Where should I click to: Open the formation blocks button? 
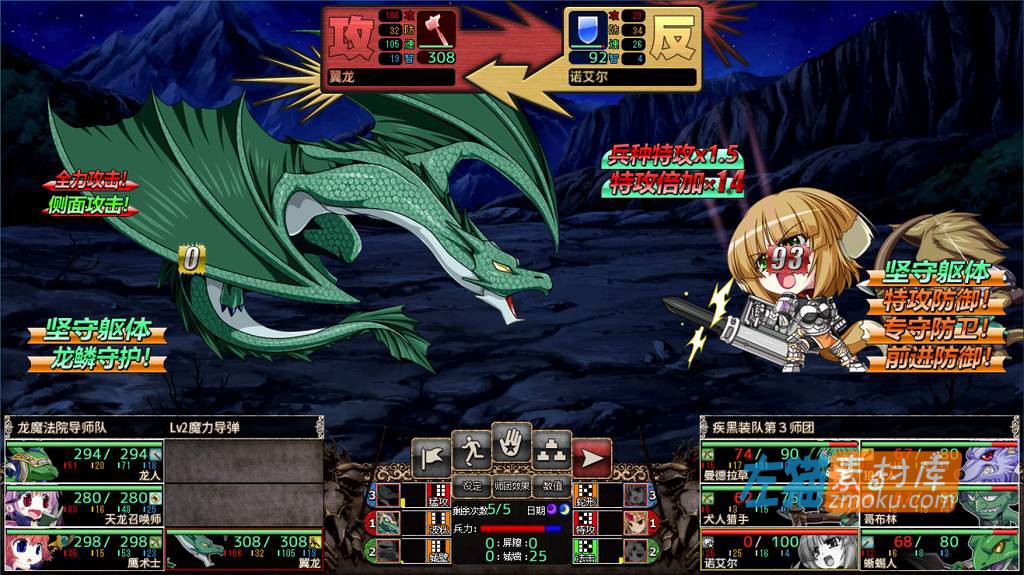(551, 452)
